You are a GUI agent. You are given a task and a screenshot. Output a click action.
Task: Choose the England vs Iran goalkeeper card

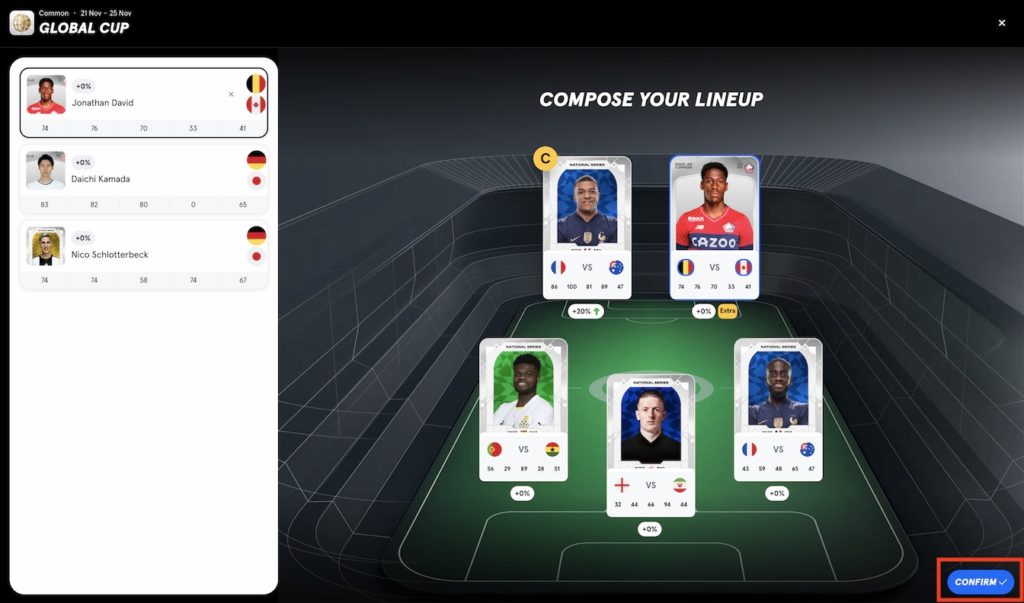pyautogui.click(x=650, y=445)
